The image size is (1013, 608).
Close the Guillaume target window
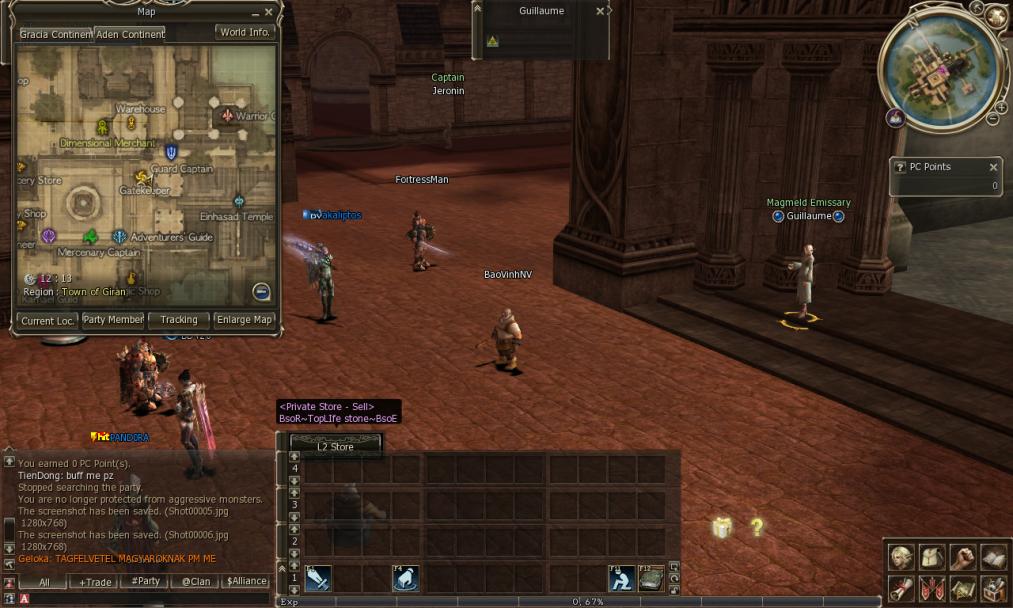[600, 11]
